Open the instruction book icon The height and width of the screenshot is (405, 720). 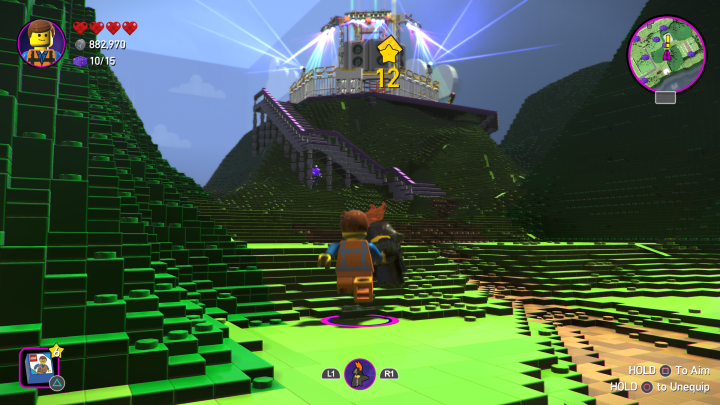click(40, 366)
